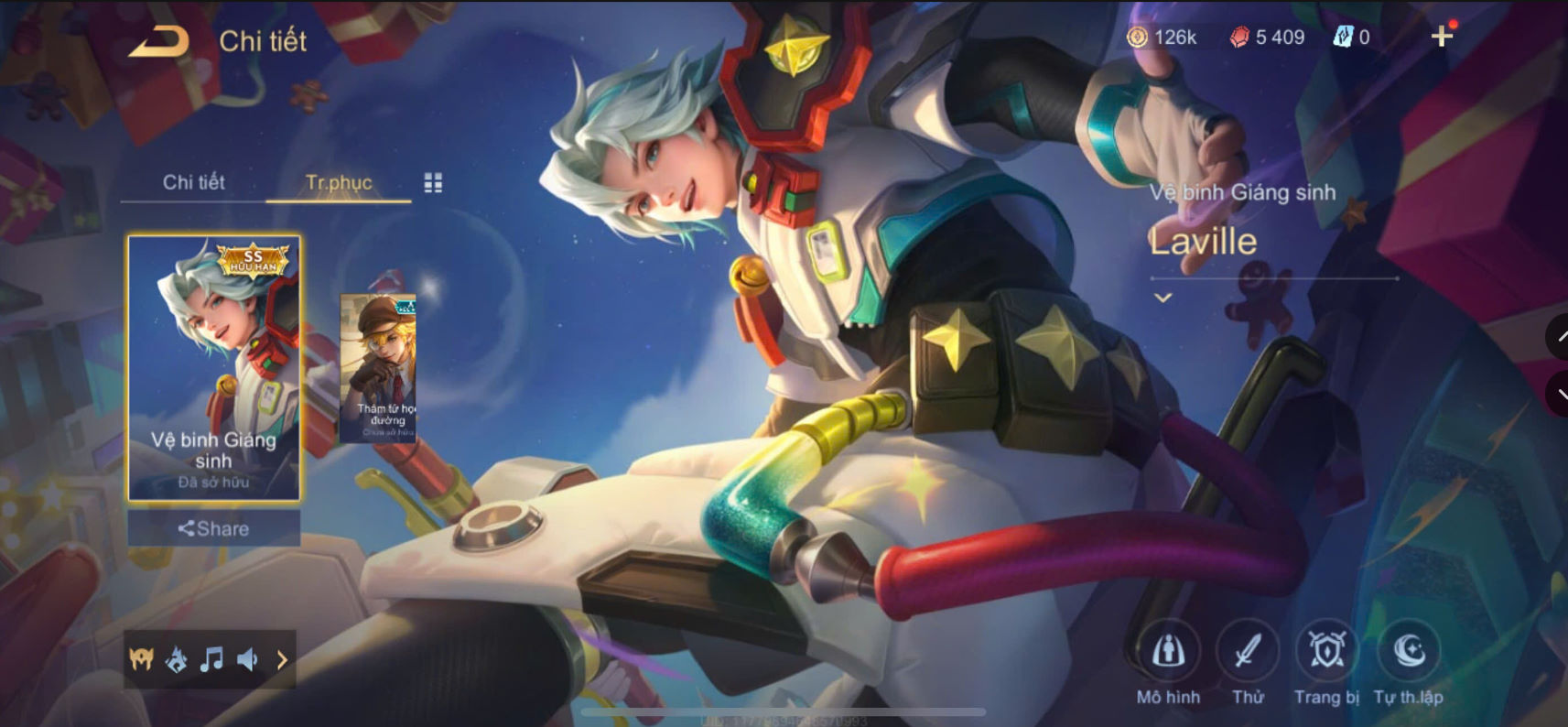Open the right-edge arrow panel

(1558, 339)
